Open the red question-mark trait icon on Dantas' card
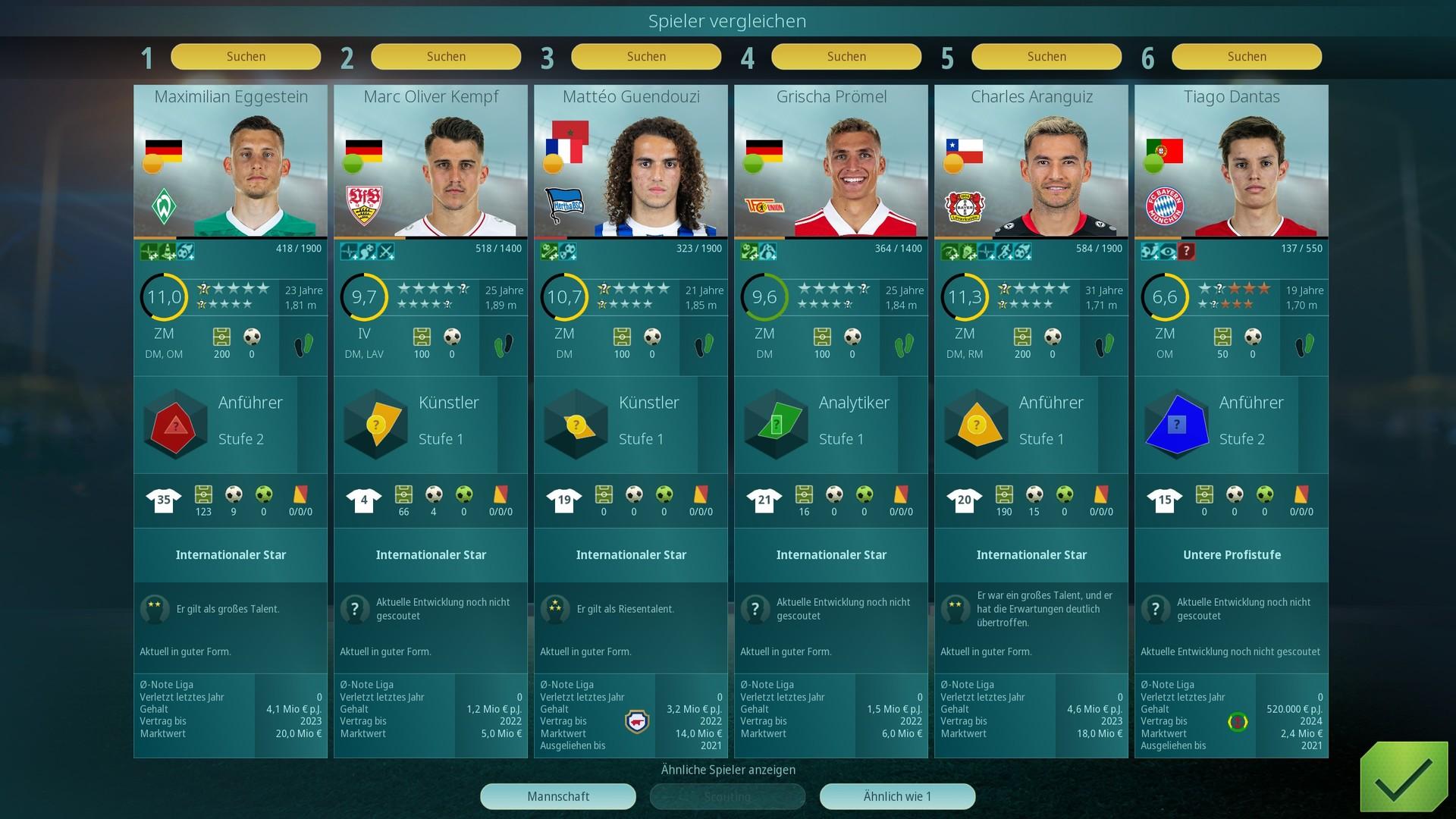1456x819 pixels. click(1185, 250)
